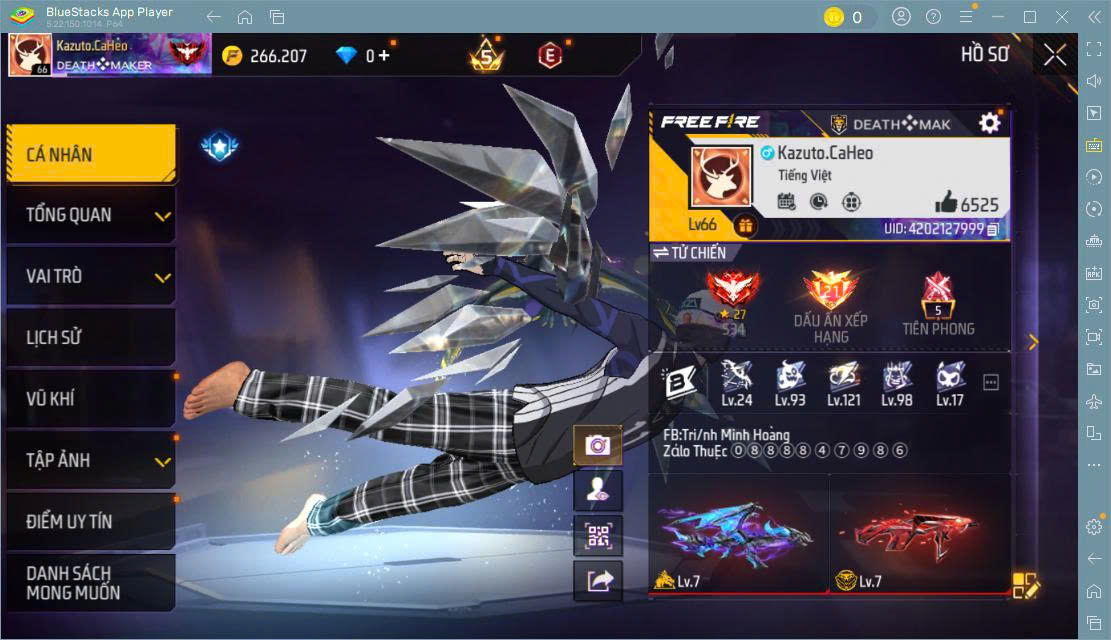This screenshot has height=640, width=1111.
Task: Open the LỊCH SỬ history tab
Action: point(90,337)
